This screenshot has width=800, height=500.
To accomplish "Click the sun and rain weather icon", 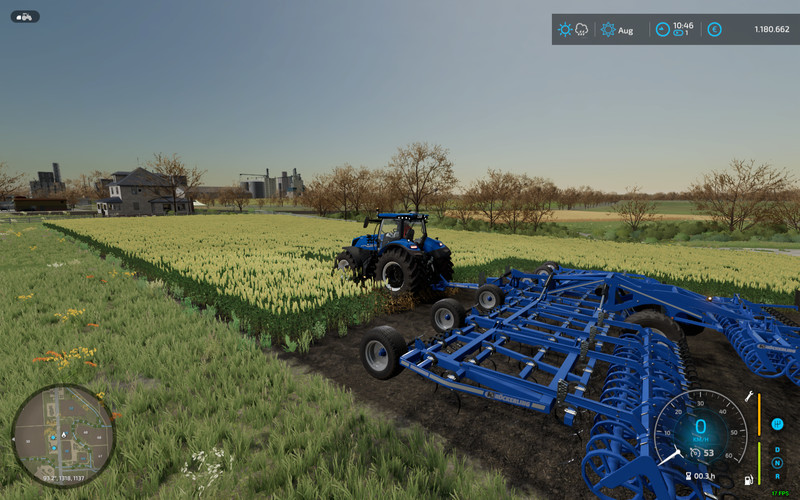I will tap(573, 30).
